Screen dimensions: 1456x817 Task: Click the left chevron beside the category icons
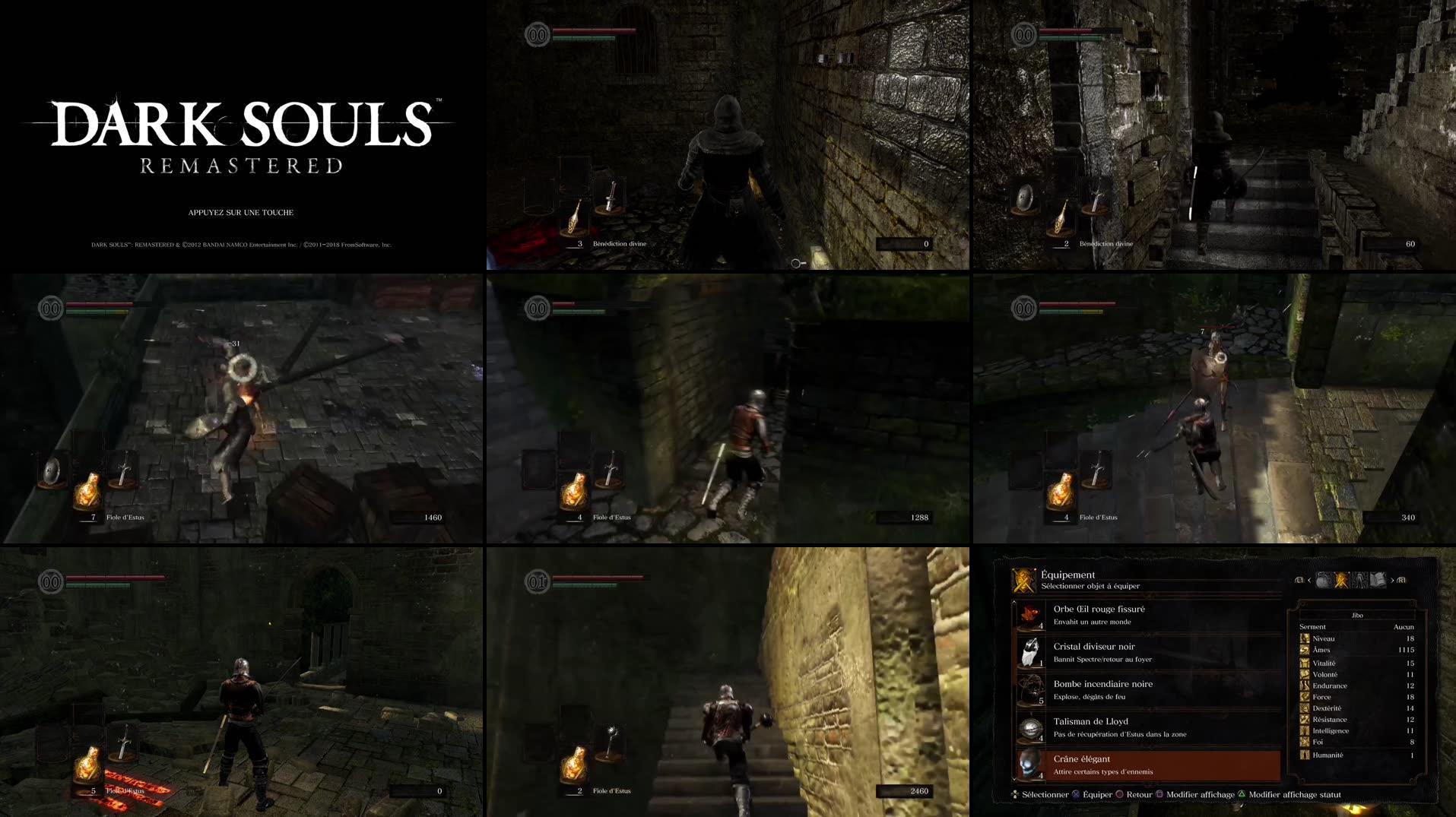[x=1310, y=581]
